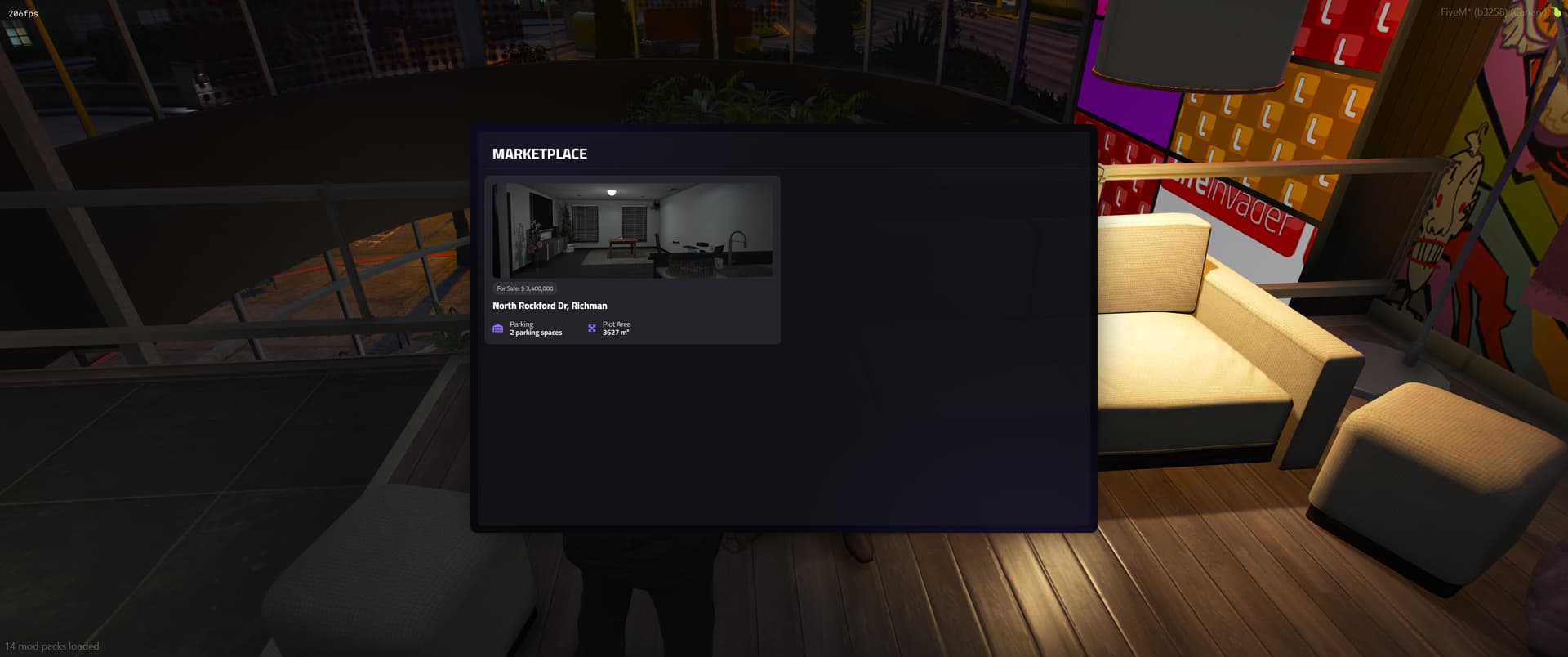Click the FiveM logo text in the corner
This screenshot has width=1568, height=657.
(1455, 11)
